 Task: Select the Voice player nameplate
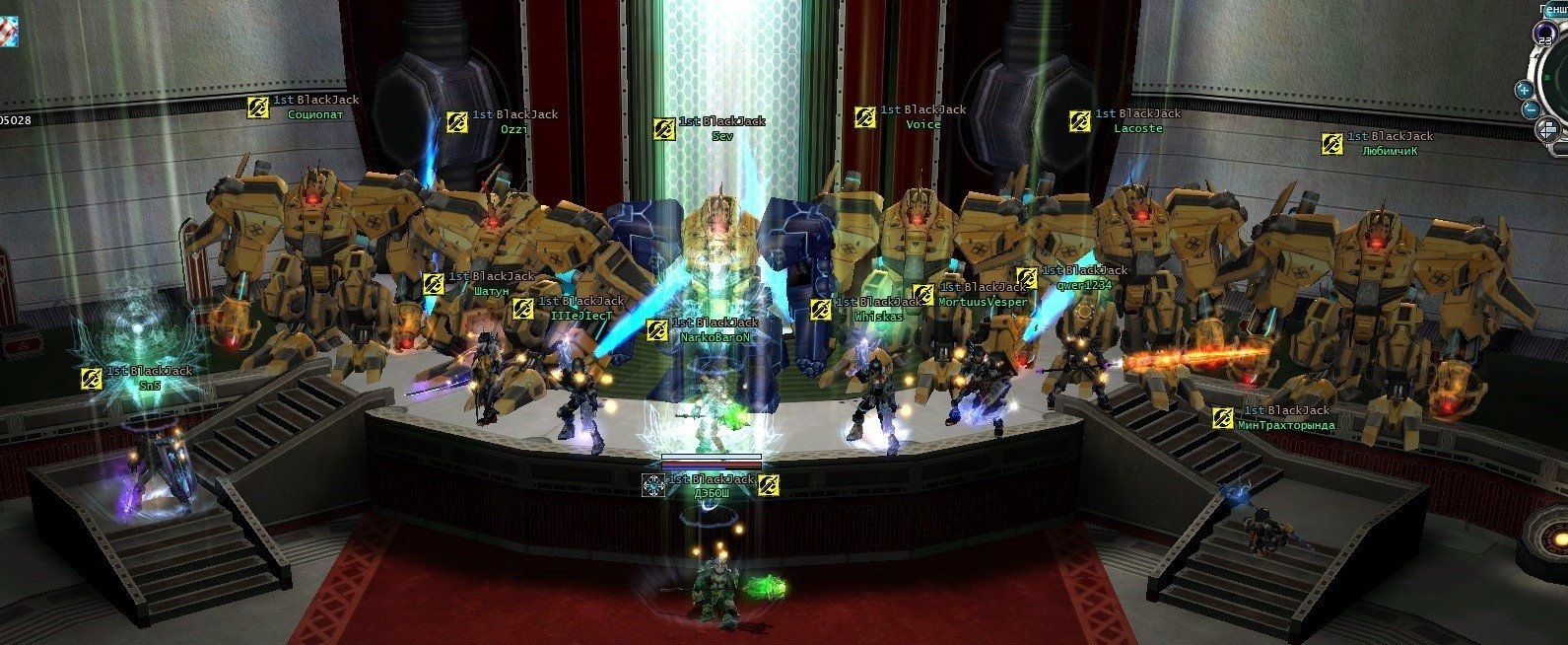click(922, 124)
